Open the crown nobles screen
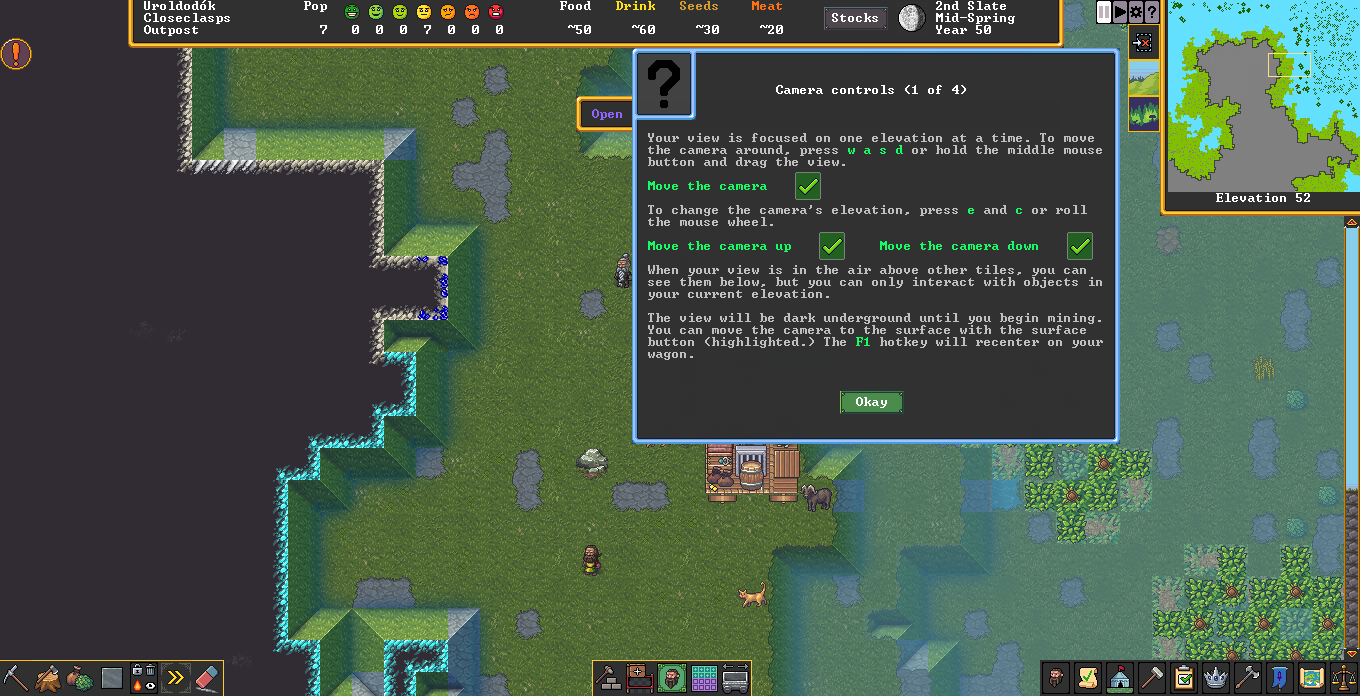This screenshot has height=696, width=1360. [x=1216, y=679]
